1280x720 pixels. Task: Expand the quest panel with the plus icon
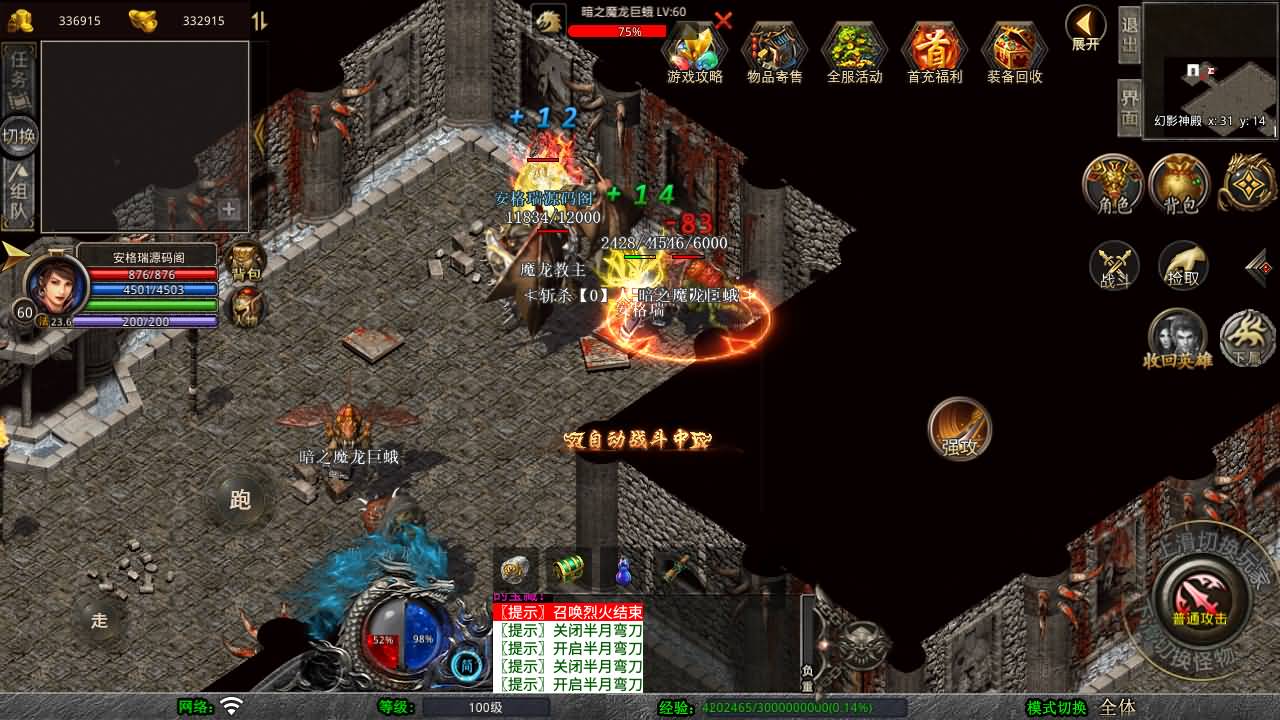pos(231,212)
